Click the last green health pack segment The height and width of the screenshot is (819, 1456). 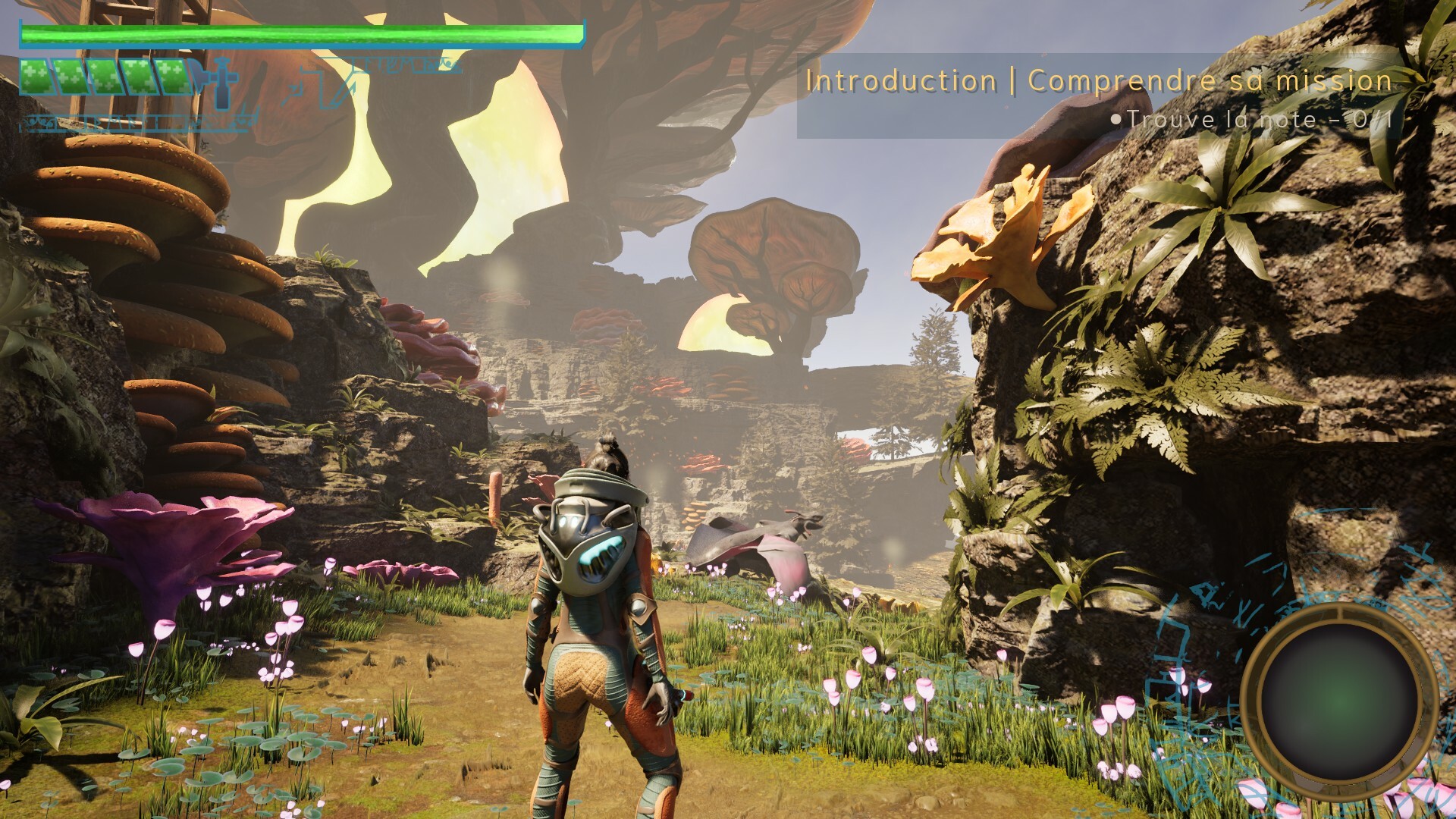(x=173, y=76)
